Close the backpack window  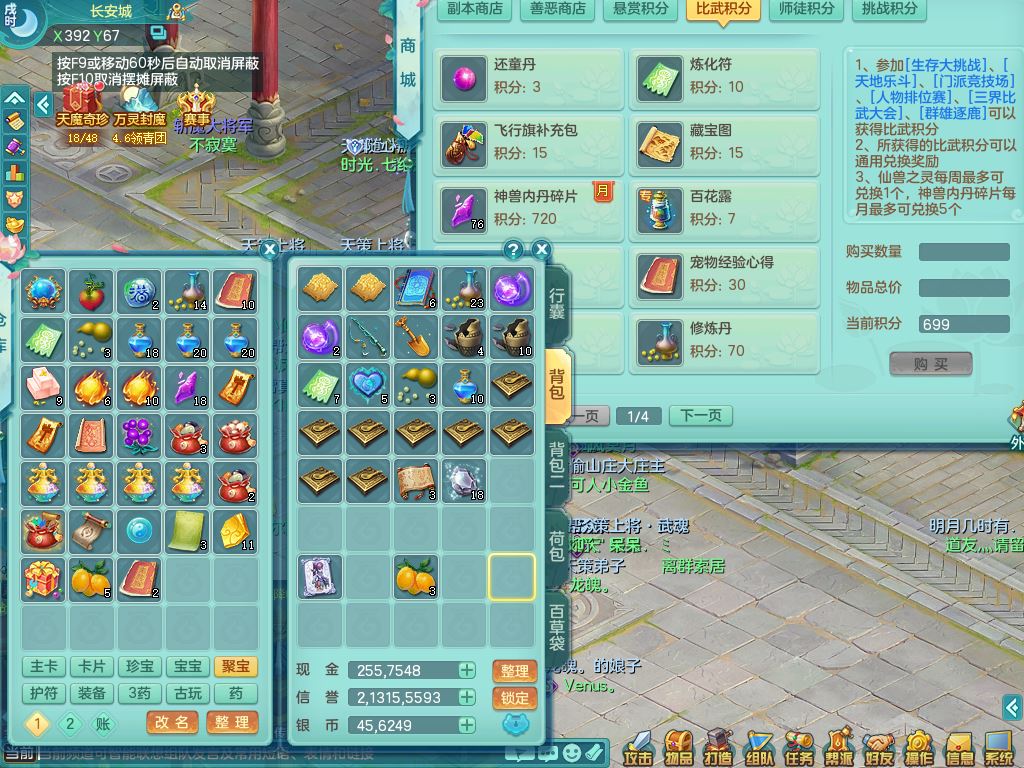tap(541, 250)
